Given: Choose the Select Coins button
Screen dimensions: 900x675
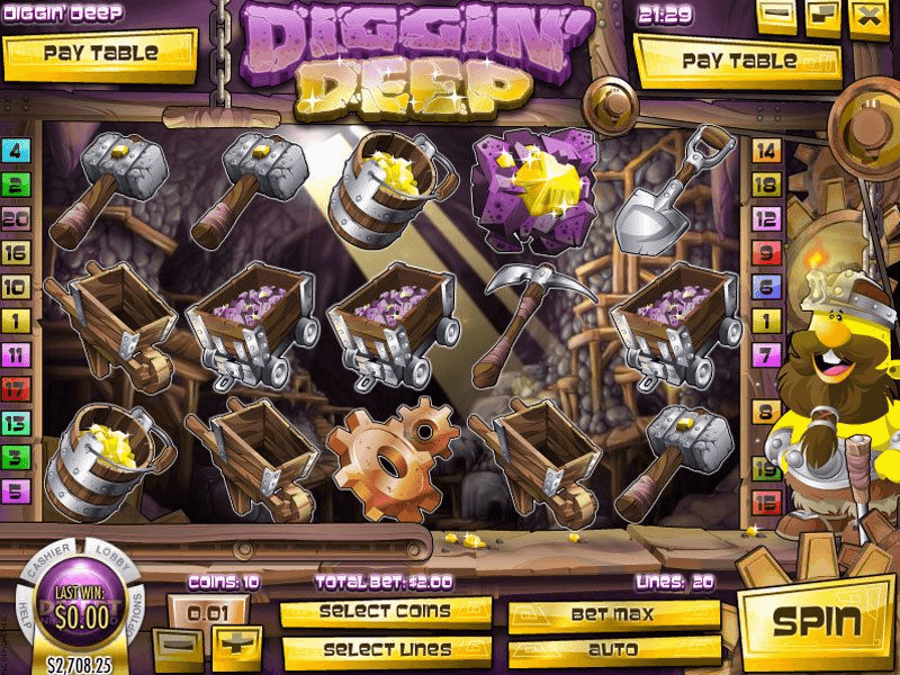Looking at the screenshot, I should 385,611.
